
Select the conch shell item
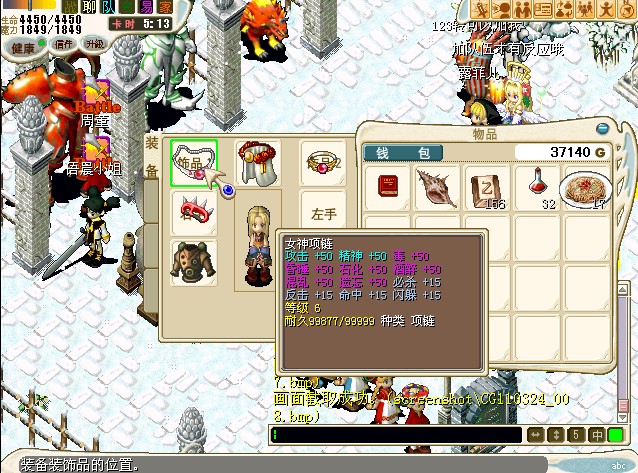click(438, 187)
